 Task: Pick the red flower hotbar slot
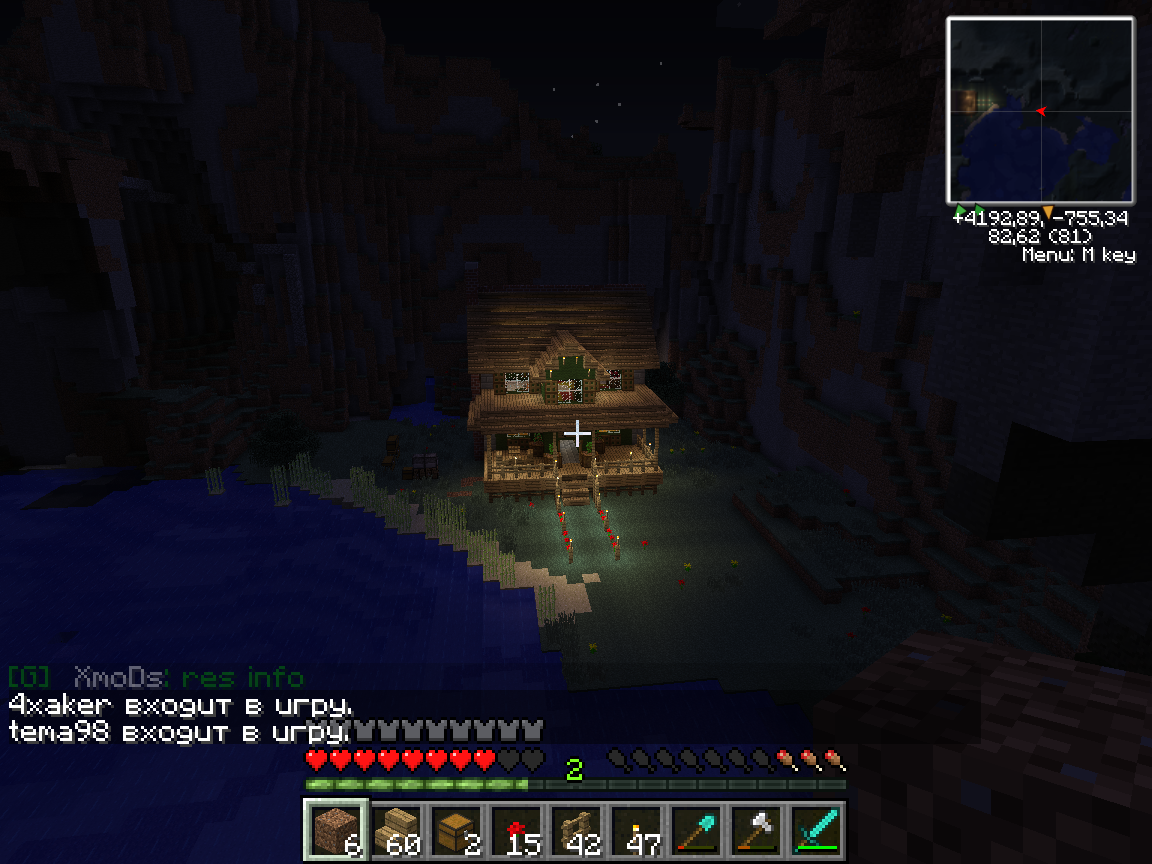click(x=516, y=830)
